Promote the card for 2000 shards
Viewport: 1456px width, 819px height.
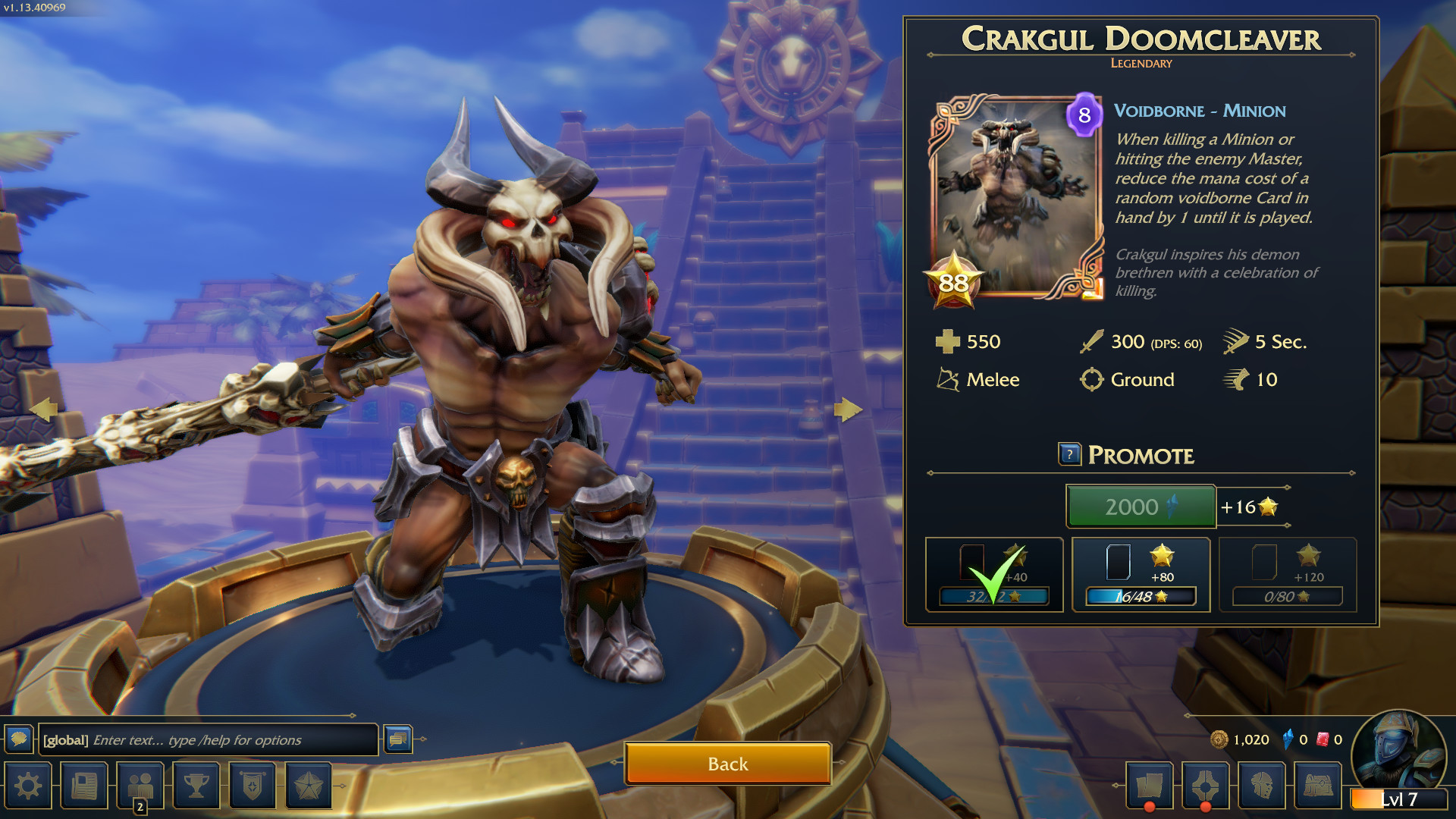pos(1141,507)
